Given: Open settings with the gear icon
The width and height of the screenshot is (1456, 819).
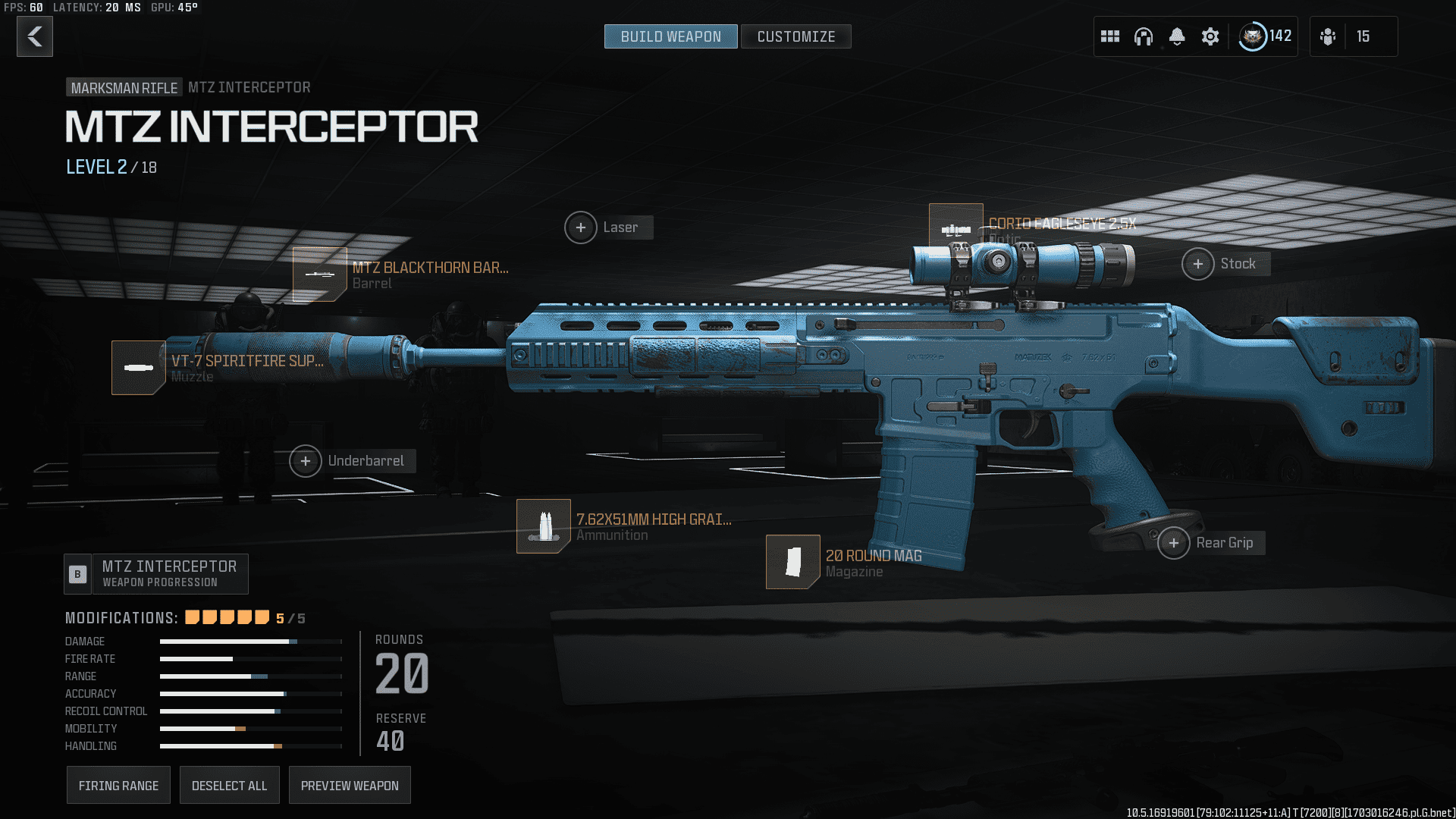Looking at the screenshot, I should 1210,36.
